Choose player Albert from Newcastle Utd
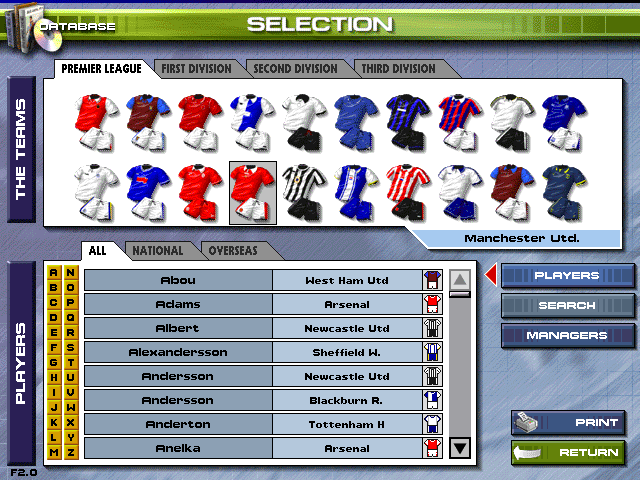 [x=177, y=328]
